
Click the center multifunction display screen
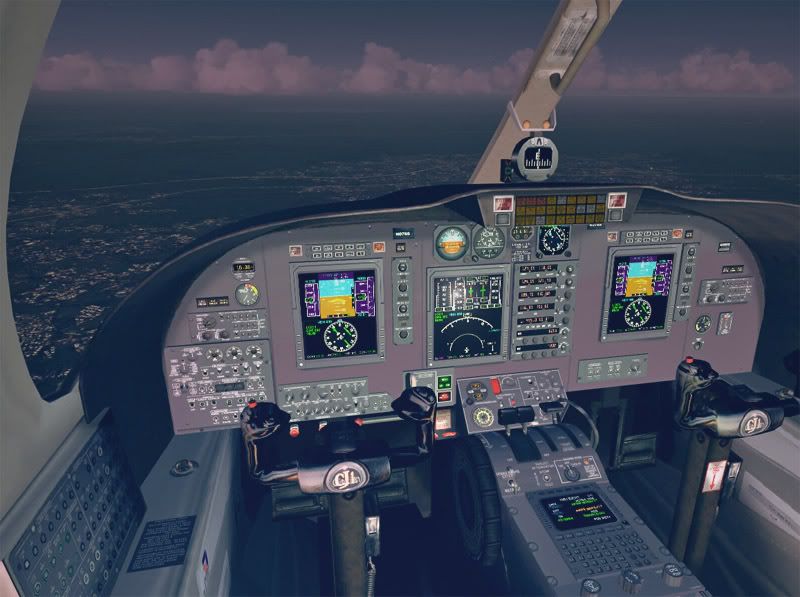(466, 315)
